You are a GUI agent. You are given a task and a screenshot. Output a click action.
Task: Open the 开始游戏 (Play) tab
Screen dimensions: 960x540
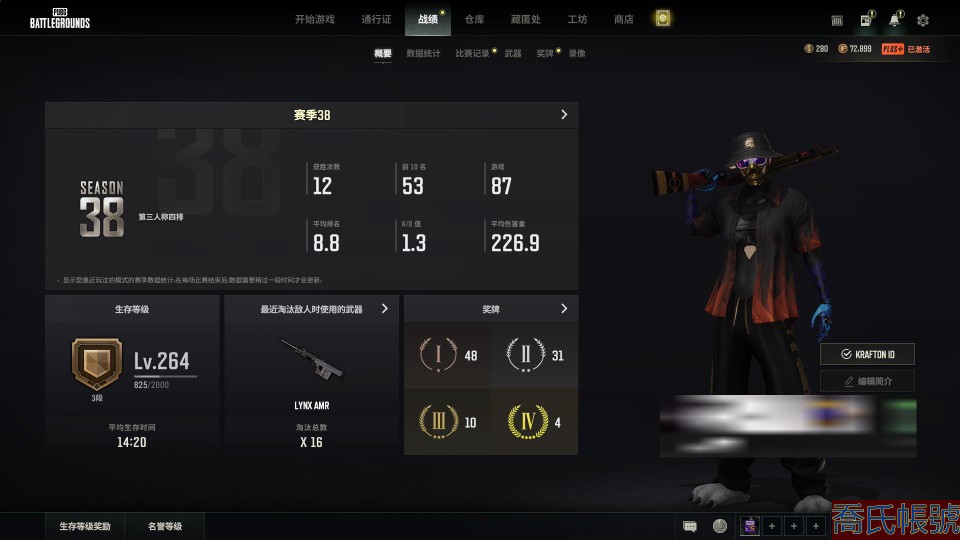(x=315, y=19)
